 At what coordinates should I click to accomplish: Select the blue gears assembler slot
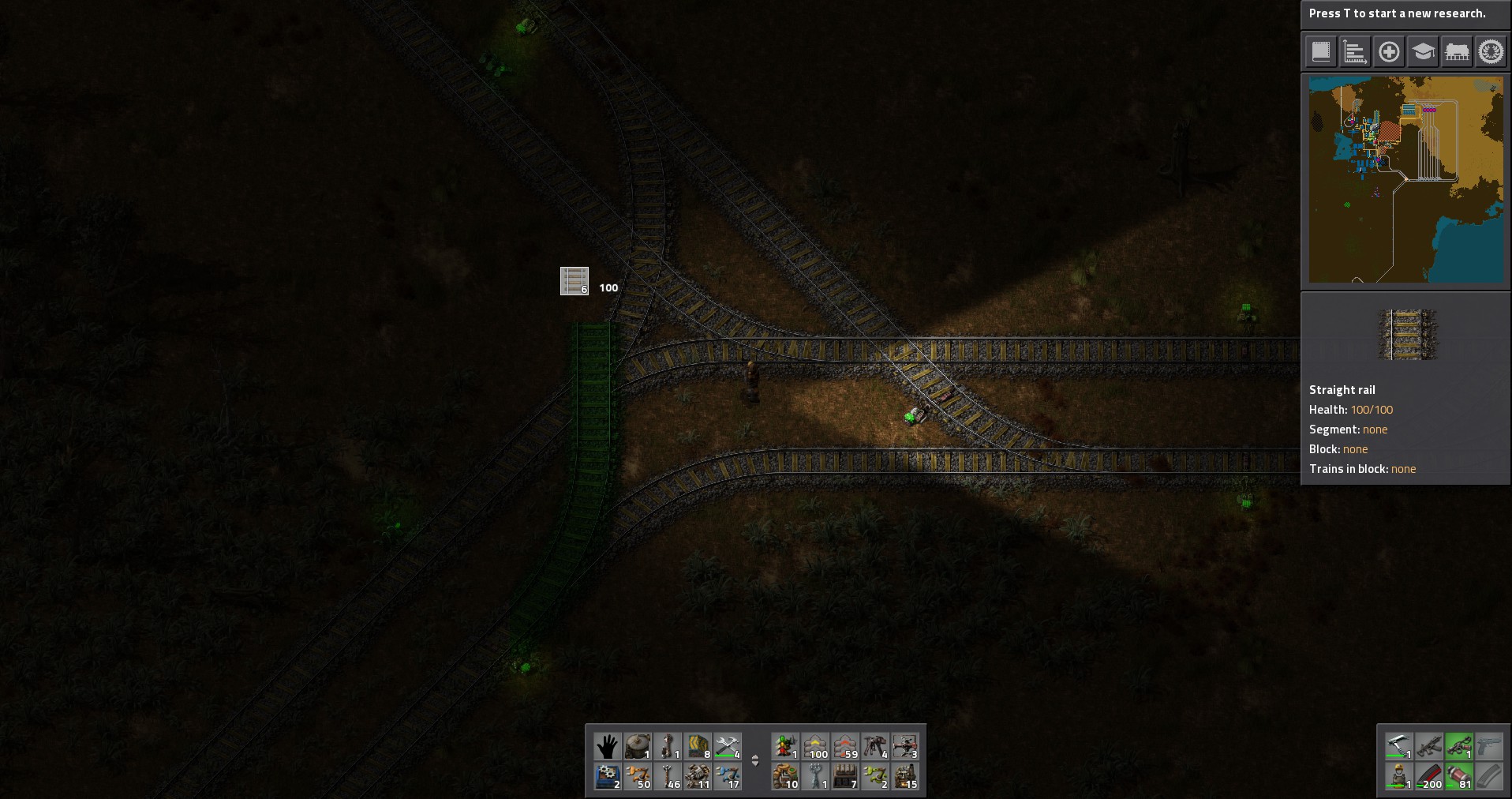tap(607, 777)
